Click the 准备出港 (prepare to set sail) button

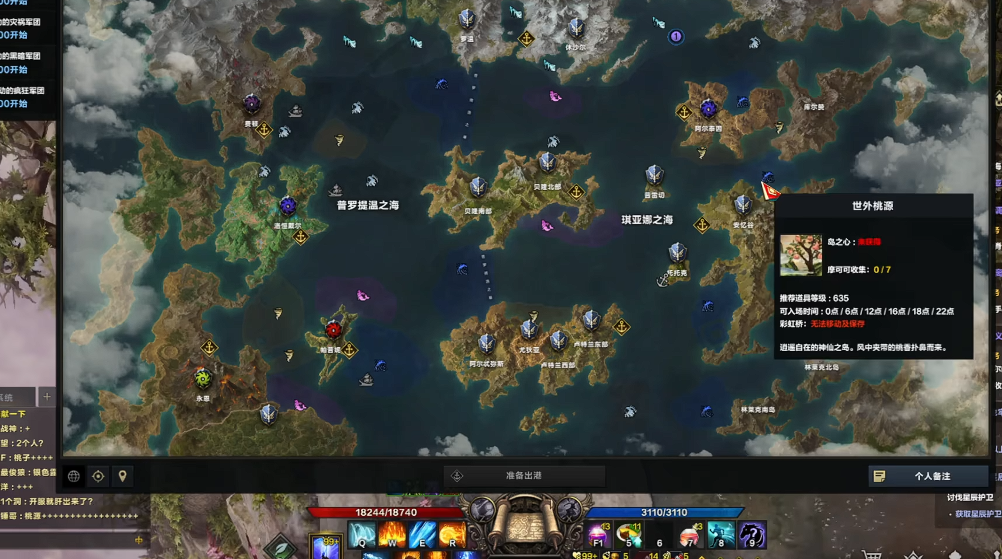[x=524, y=476]
